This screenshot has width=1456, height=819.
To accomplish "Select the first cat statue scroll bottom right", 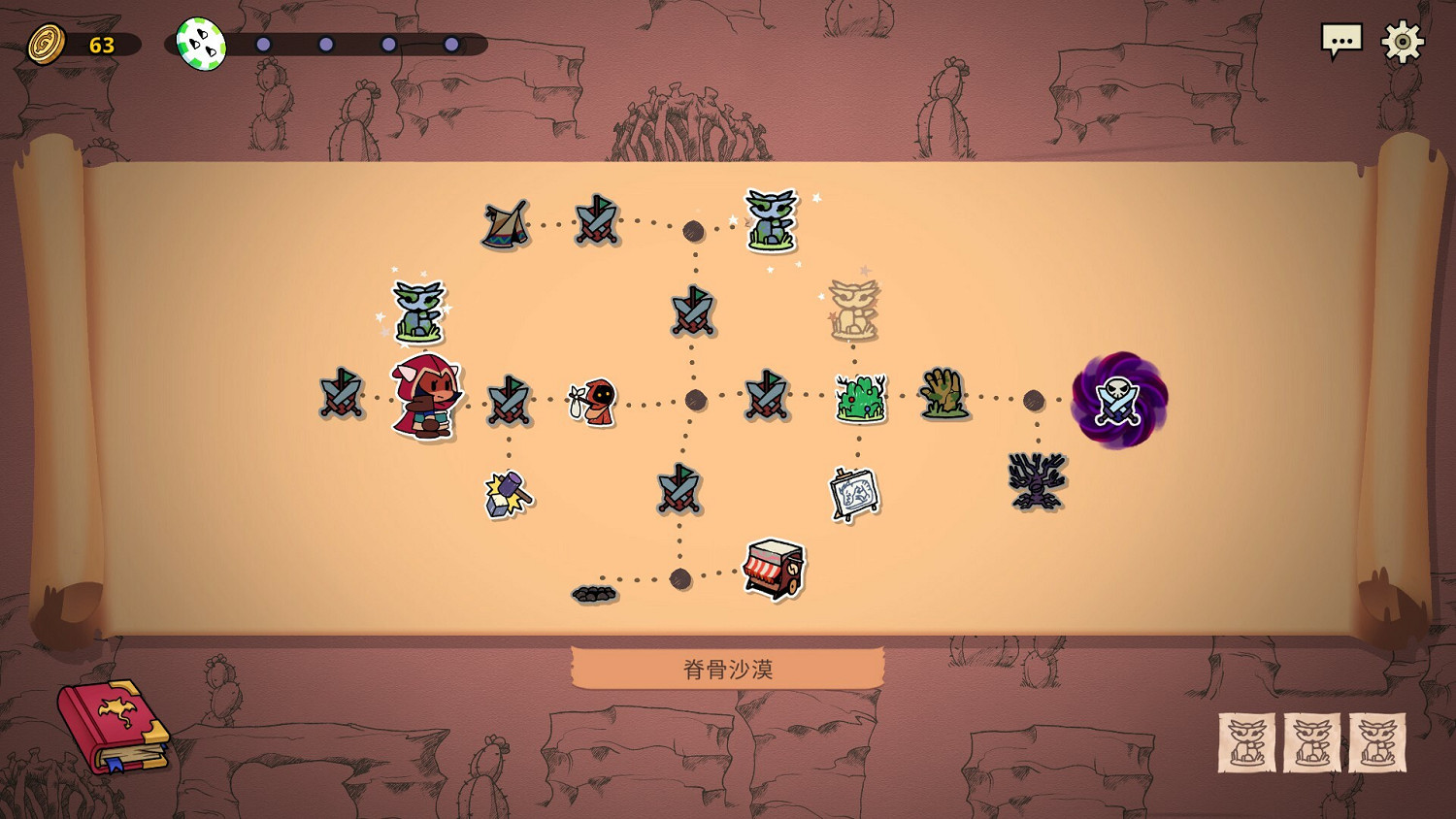I will pos(1247,742).
